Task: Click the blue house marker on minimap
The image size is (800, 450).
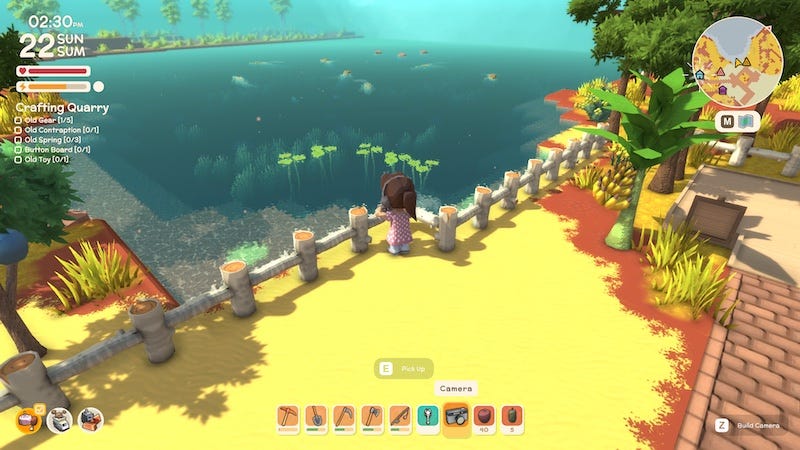Action: tap(700, 75)
